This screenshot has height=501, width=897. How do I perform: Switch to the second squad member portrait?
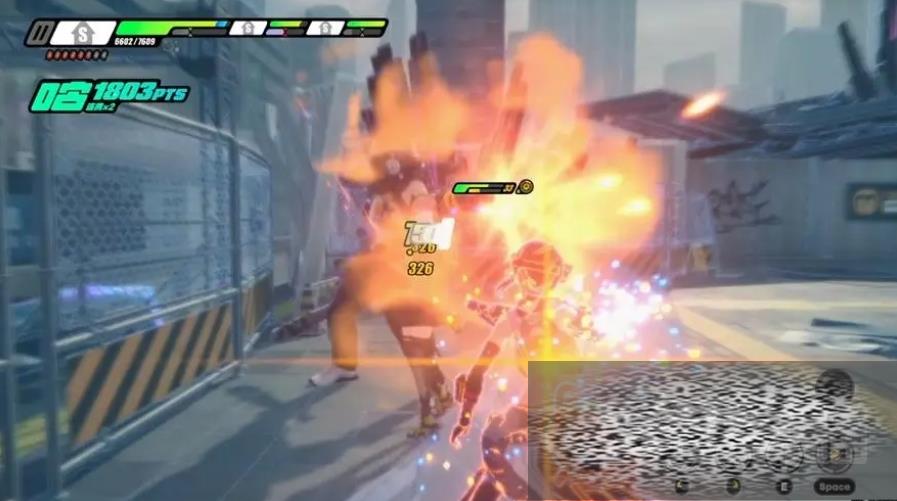(x=246, y=28)
